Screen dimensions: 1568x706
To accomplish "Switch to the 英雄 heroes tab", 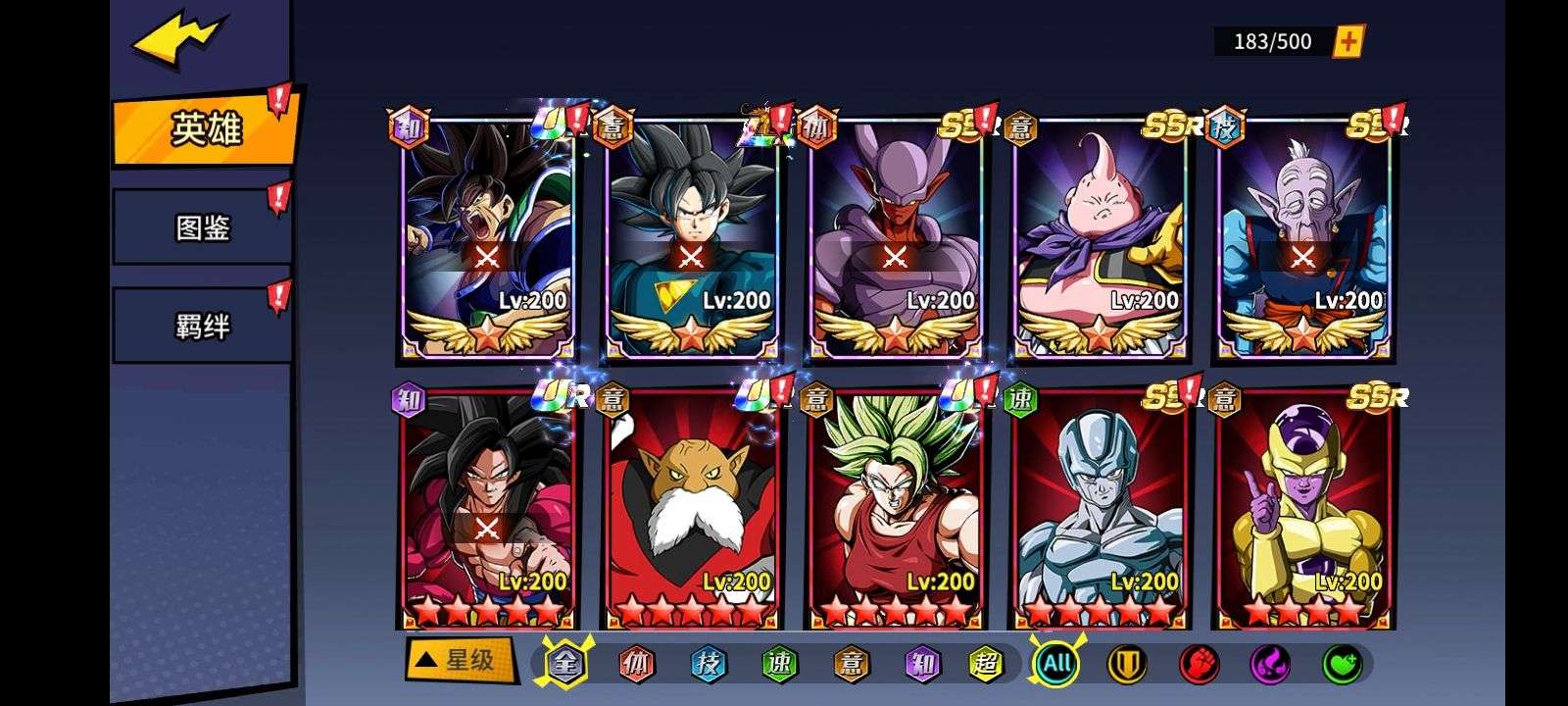I will 205,128.
